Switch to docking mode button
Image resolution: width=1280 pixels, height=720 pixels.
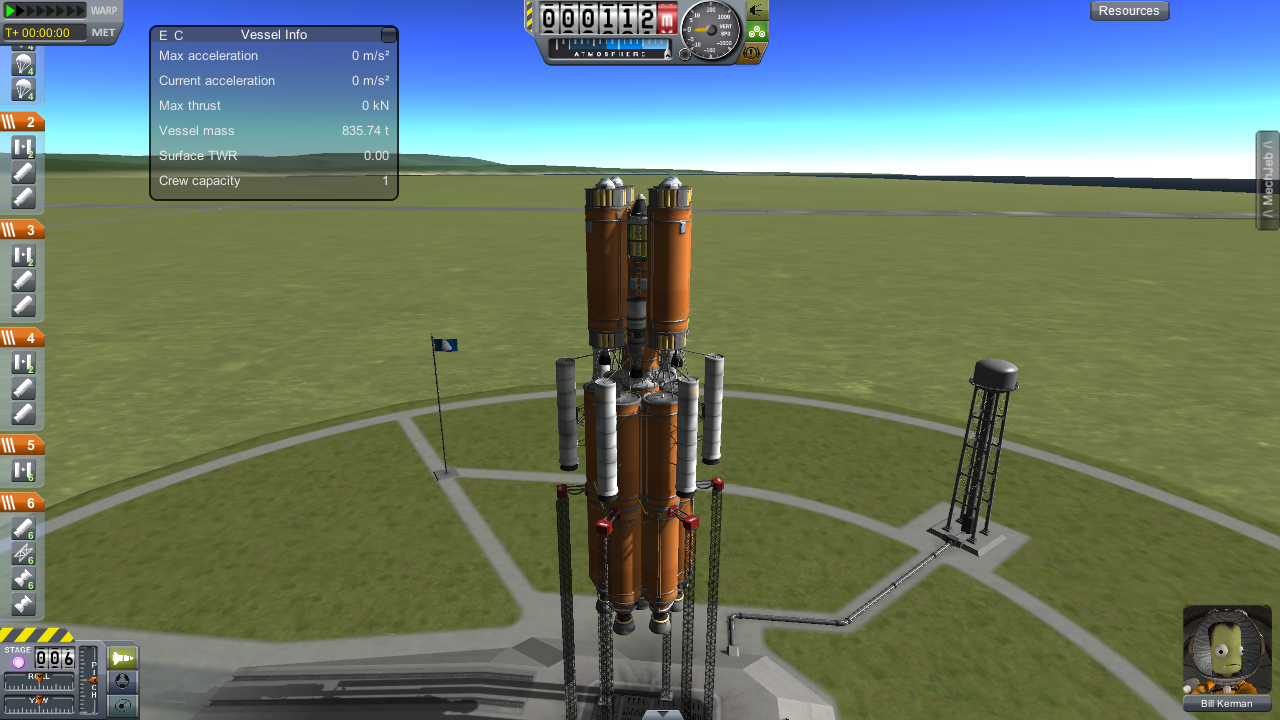point(122,682)
